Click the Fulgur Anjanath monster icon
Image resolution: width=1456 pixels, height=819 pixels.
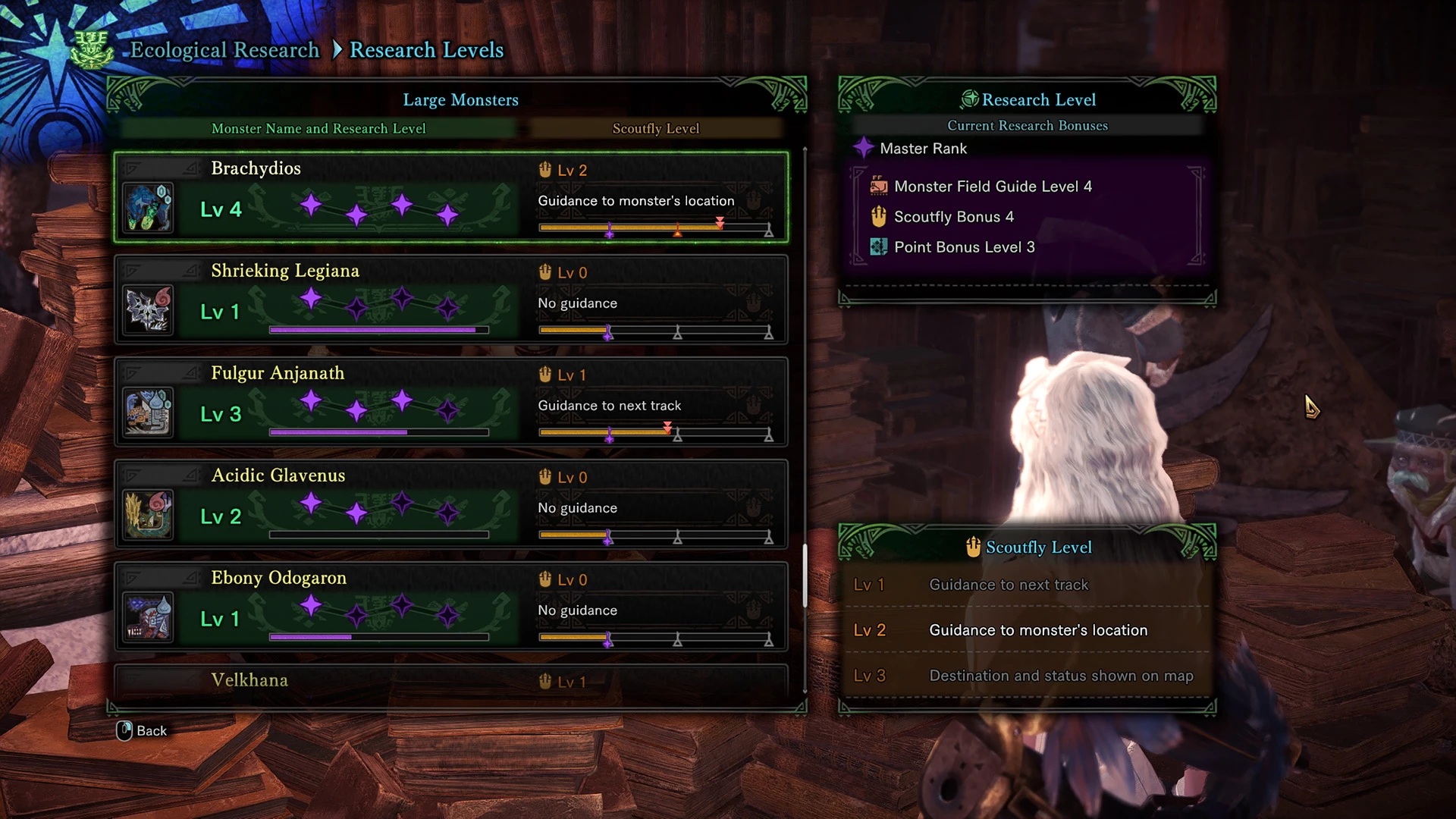click(148, 413)
